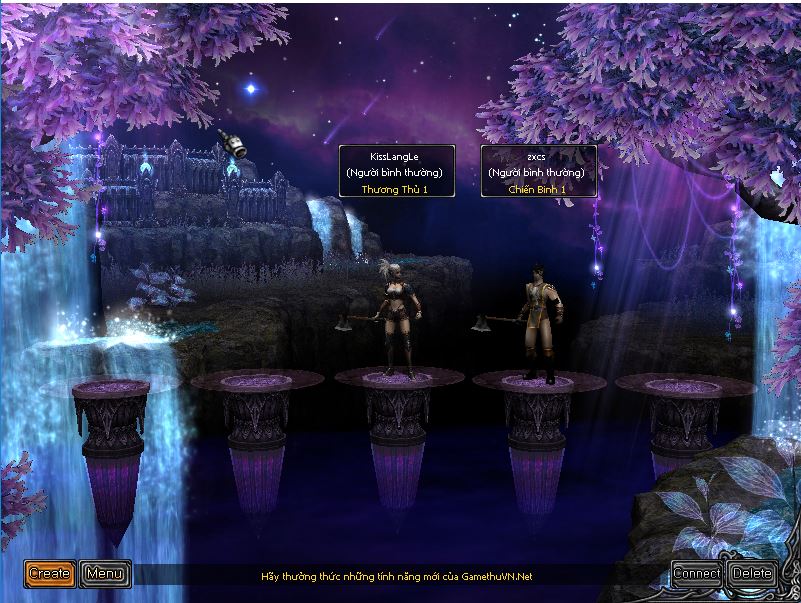Delete the selected character

(x=752, y=573)
